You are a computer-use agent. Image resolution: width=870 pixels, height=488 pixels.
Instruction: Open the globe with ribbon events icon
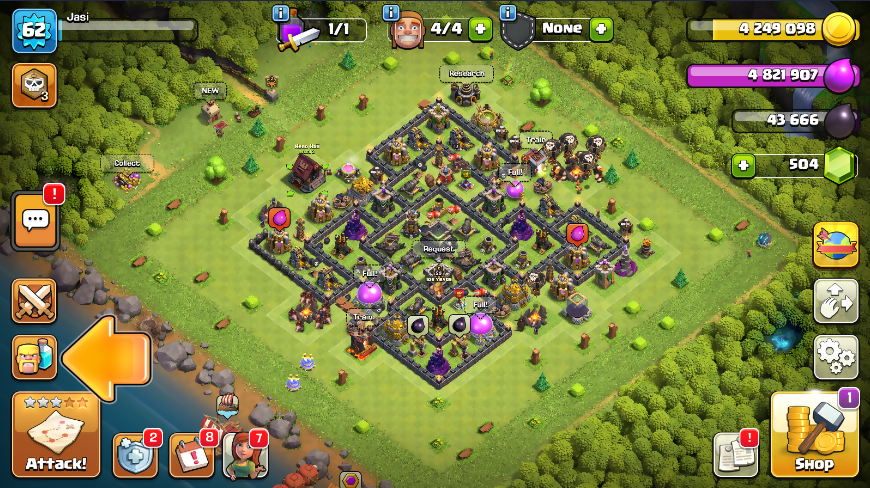click(835, 245)
